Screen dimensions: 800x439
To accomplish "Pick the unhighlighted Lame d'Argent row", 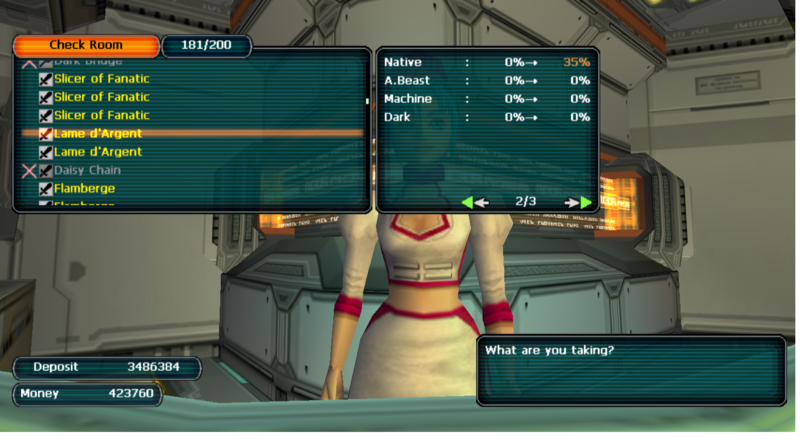I will pos(98,152).
